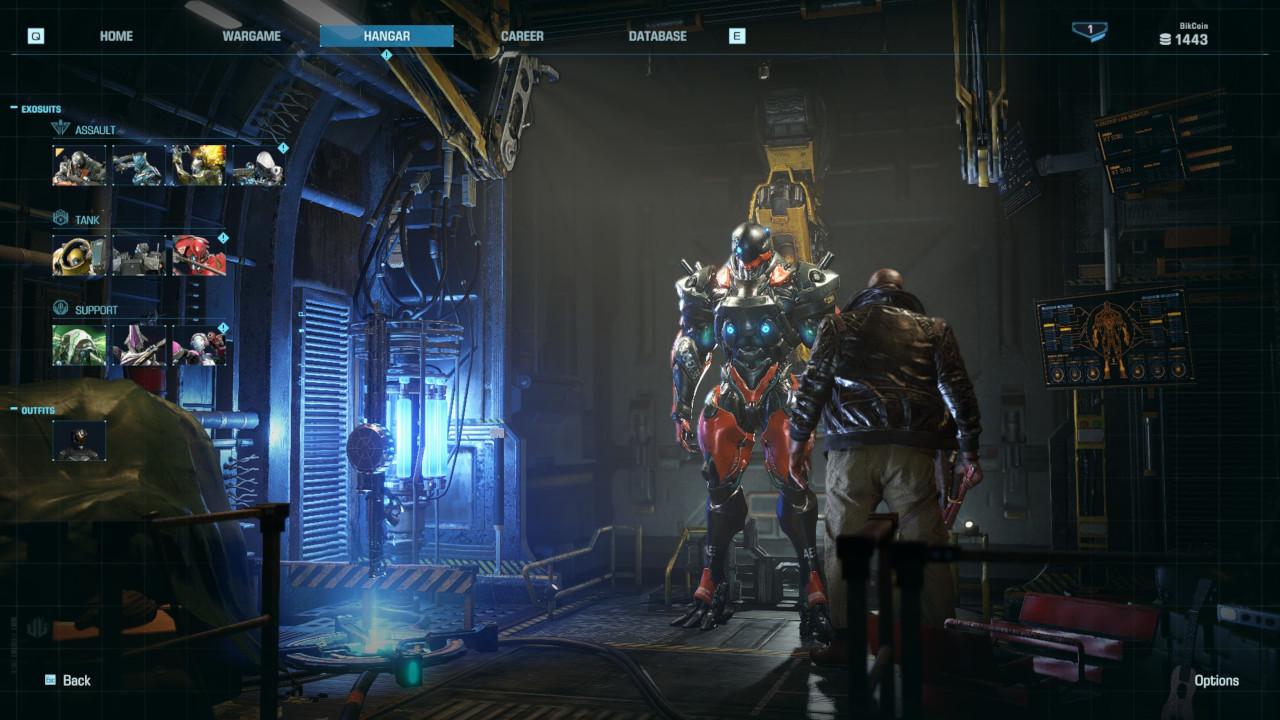Select the Assault class emblem icon

[62, 126]
